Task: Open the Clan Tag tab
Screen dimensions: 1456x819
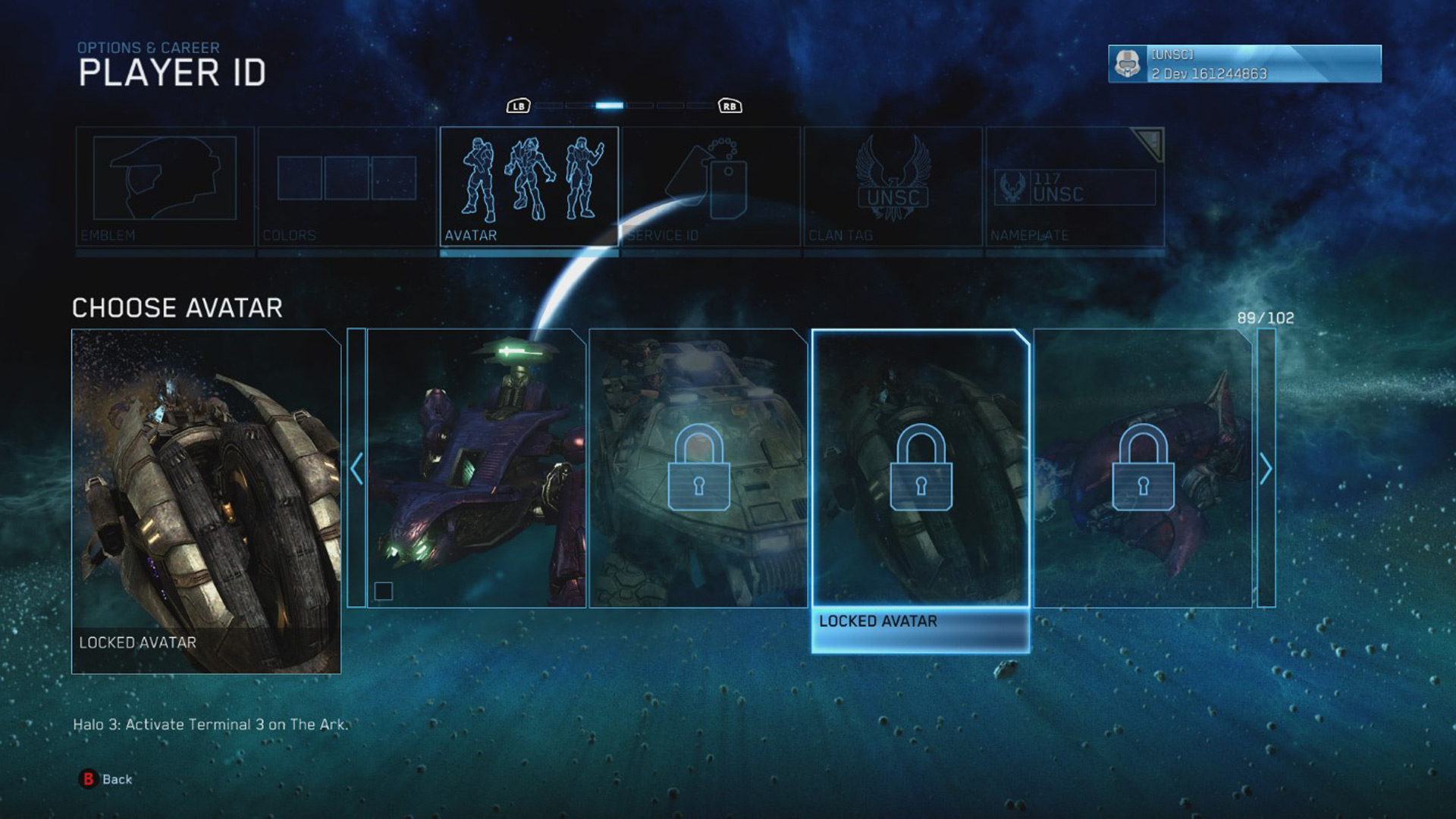Action: pos(893,187)
